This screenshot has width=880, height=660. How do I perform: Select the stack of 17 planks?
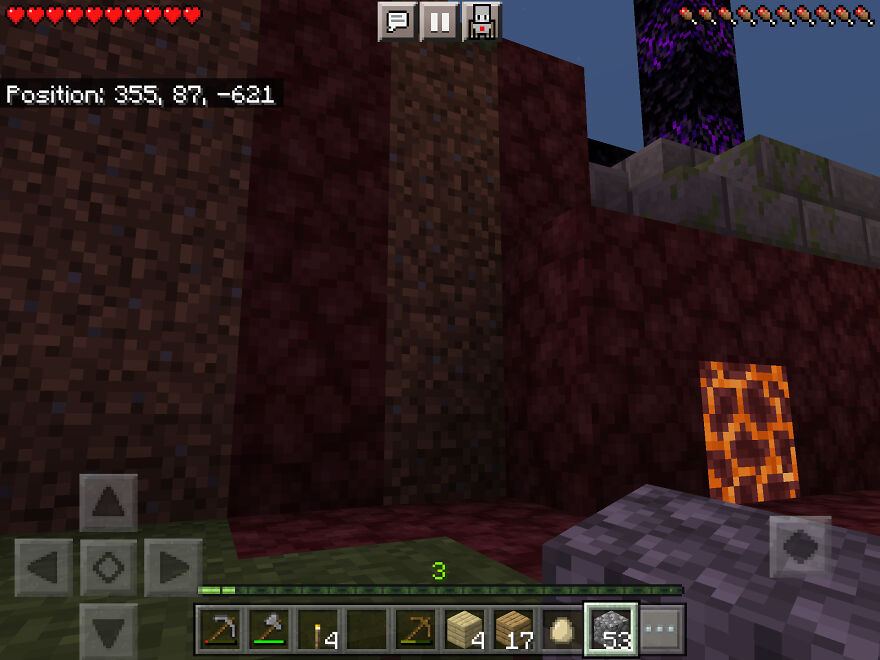coord(514,630)
